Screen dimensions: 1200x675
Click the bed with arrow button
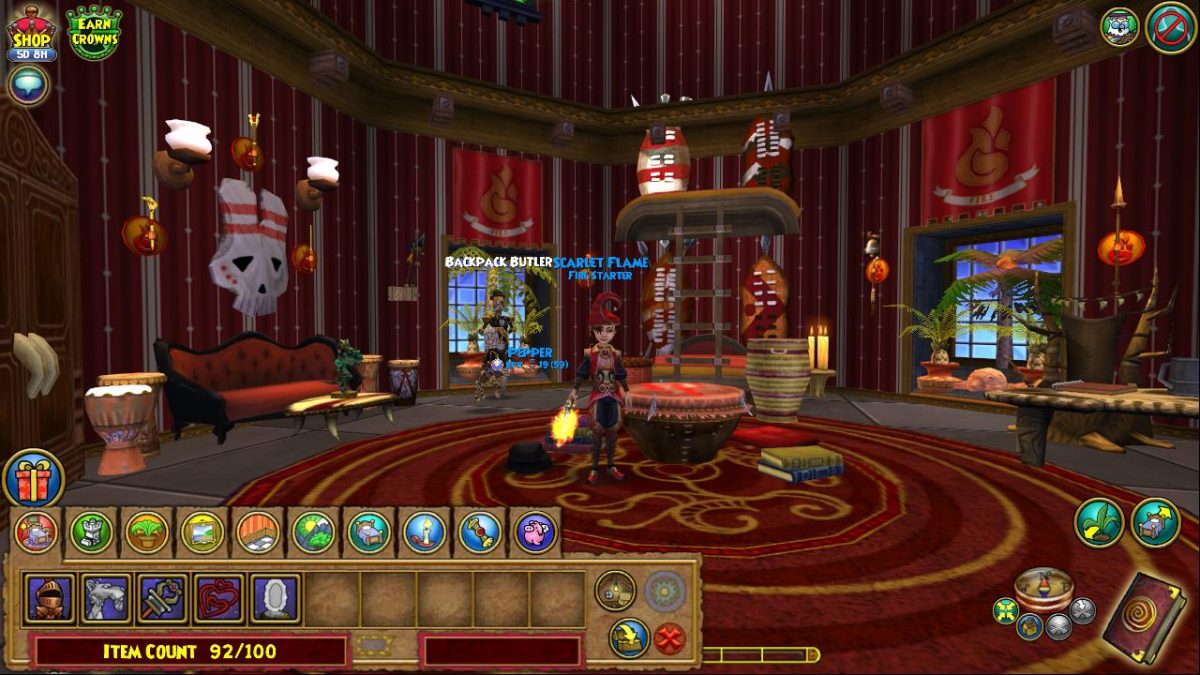click(x=1156, y=522)
